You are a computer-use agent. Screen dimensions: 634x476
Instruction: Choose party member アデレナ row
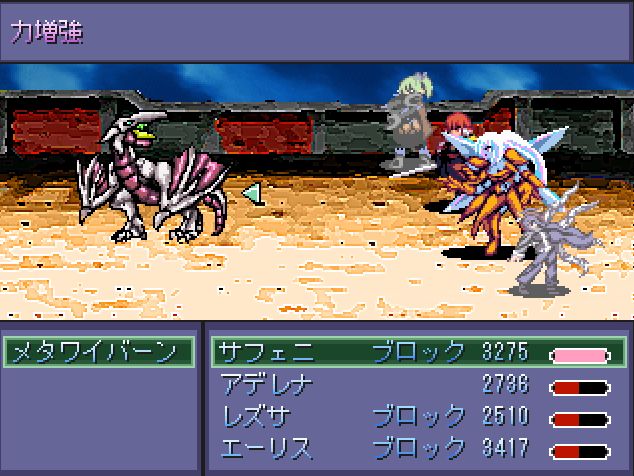tap(418, 385)
